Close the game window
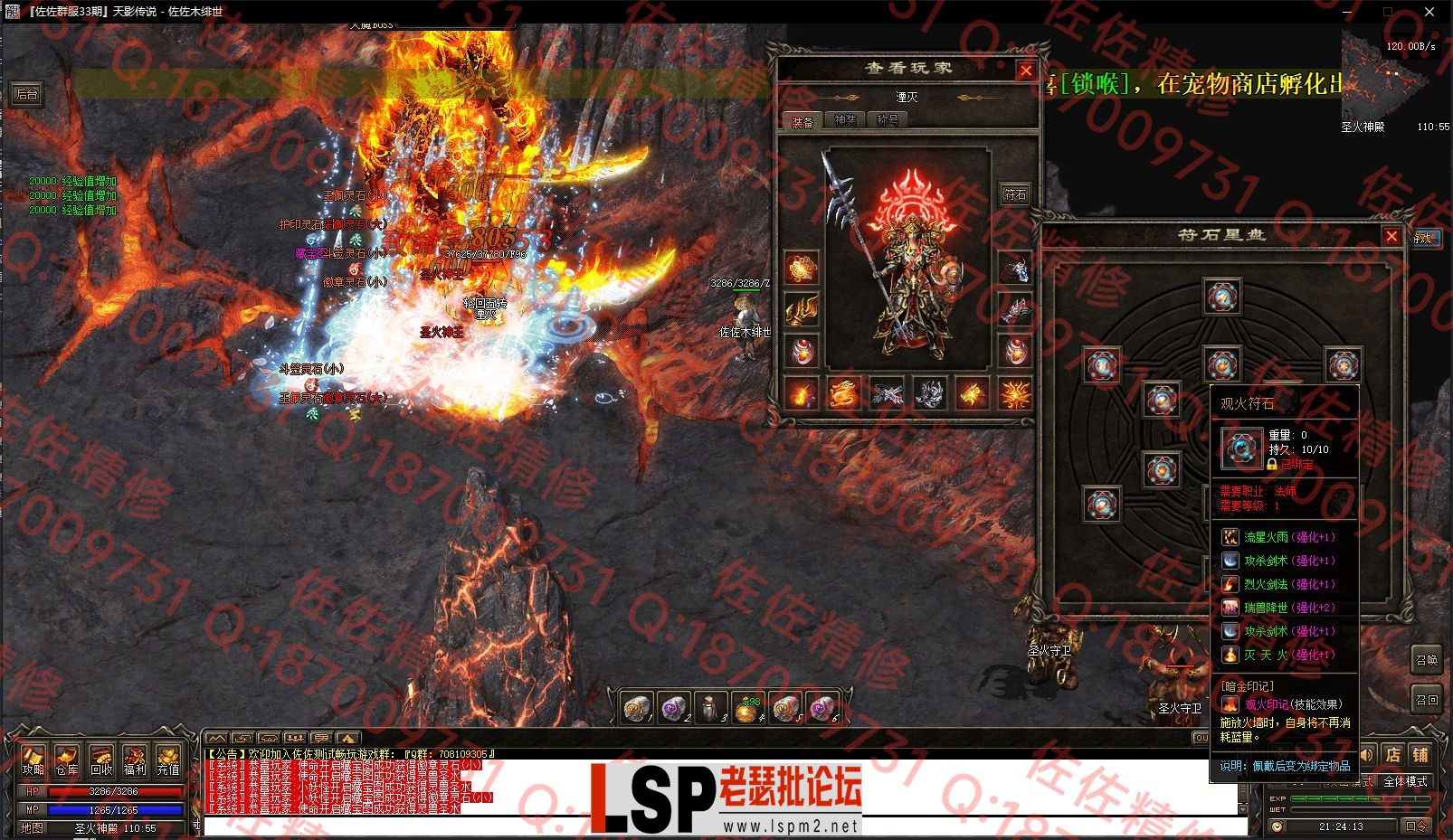 coord(1429,12)
